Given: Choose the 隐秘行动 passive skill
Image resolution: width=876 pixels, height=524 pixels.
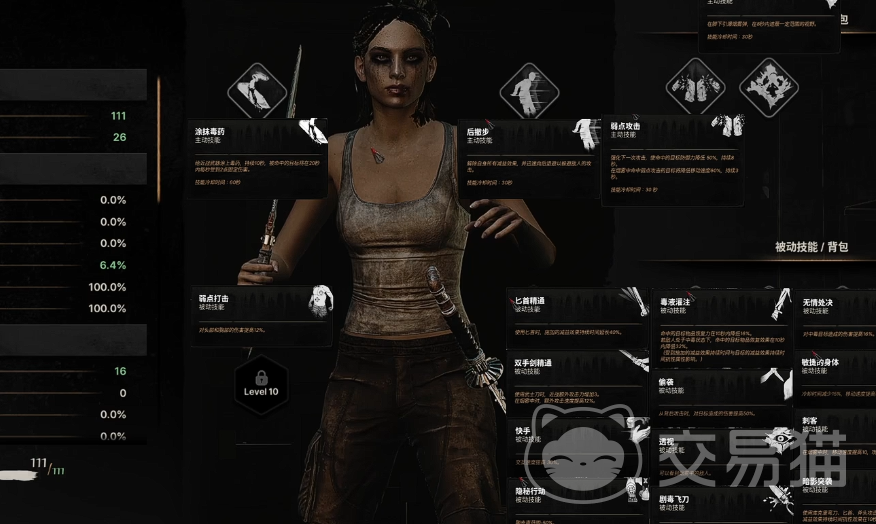Looking at the screenshot, I should click(x=574, y=497).
